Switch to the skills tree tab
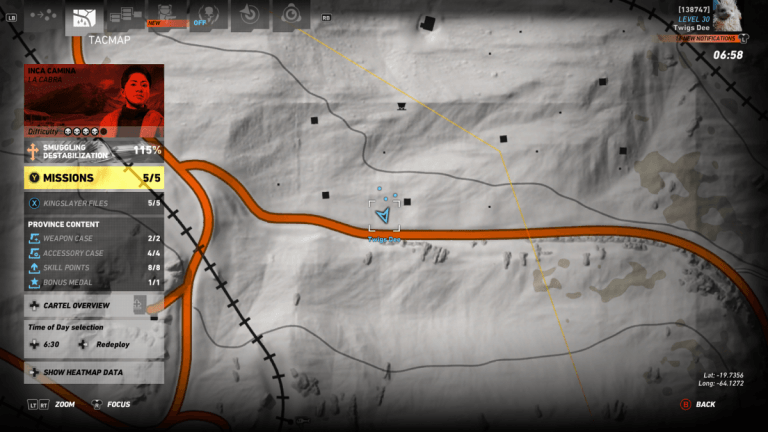 [x=126, y=15]
